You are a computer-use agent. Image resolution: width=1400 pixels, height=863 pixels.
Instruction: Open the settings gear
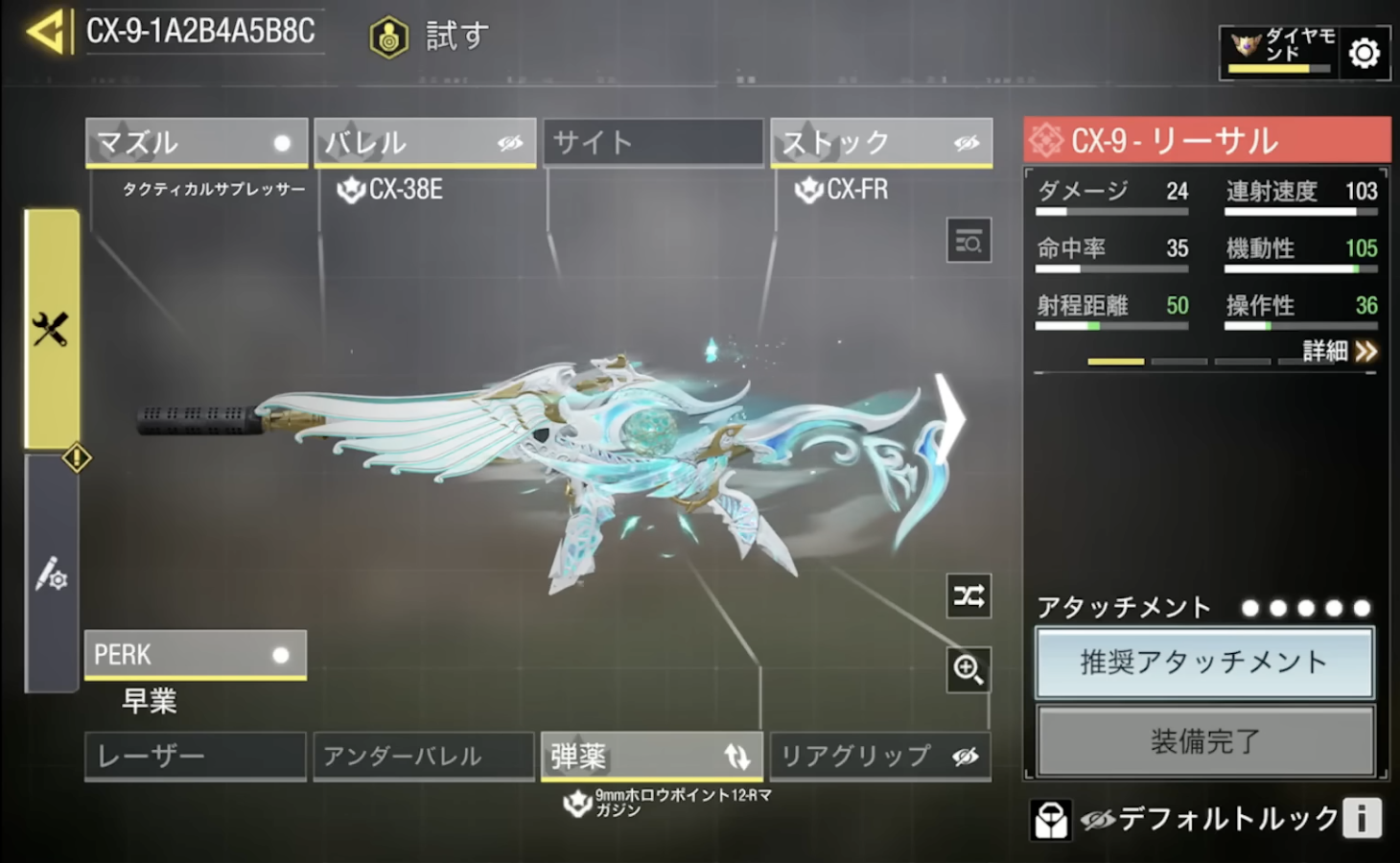point(1364,53)
